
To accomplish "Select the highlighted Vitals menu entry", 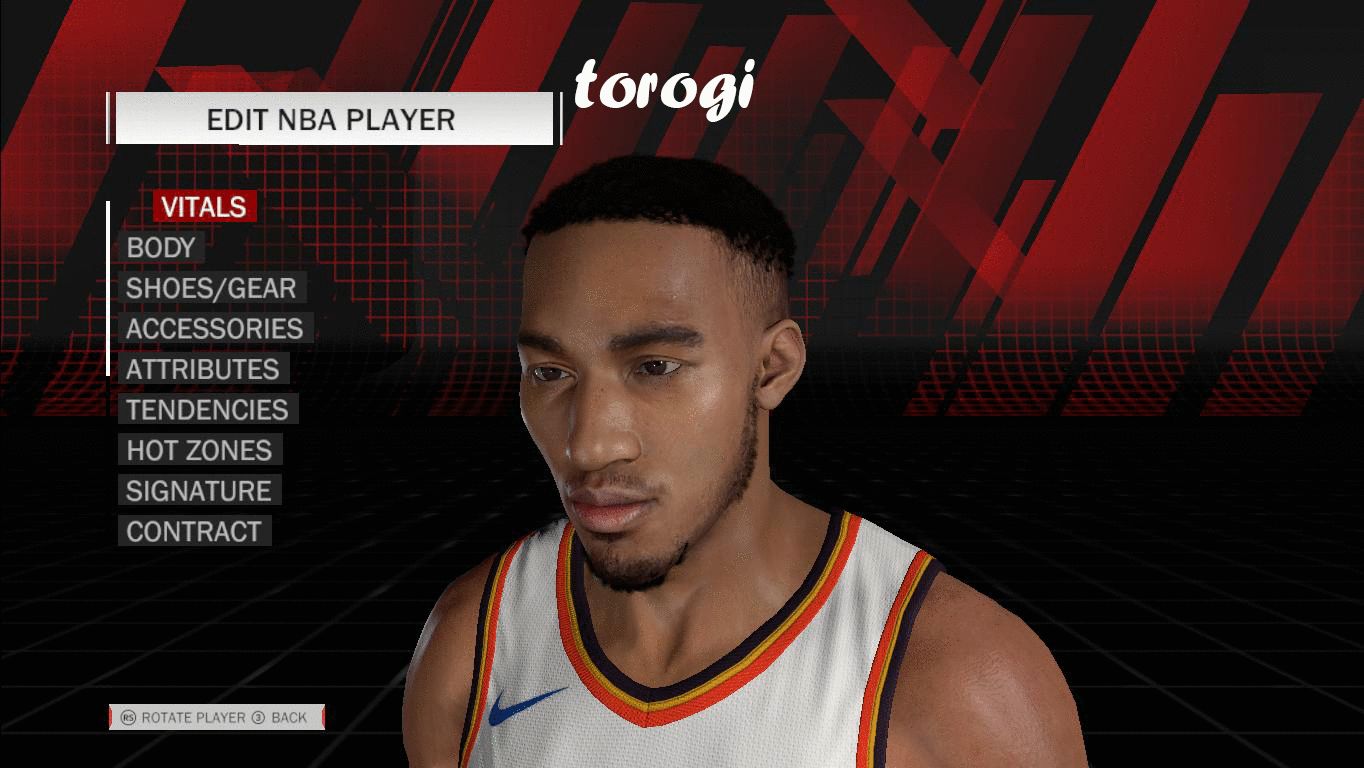I will pos(204,207).
